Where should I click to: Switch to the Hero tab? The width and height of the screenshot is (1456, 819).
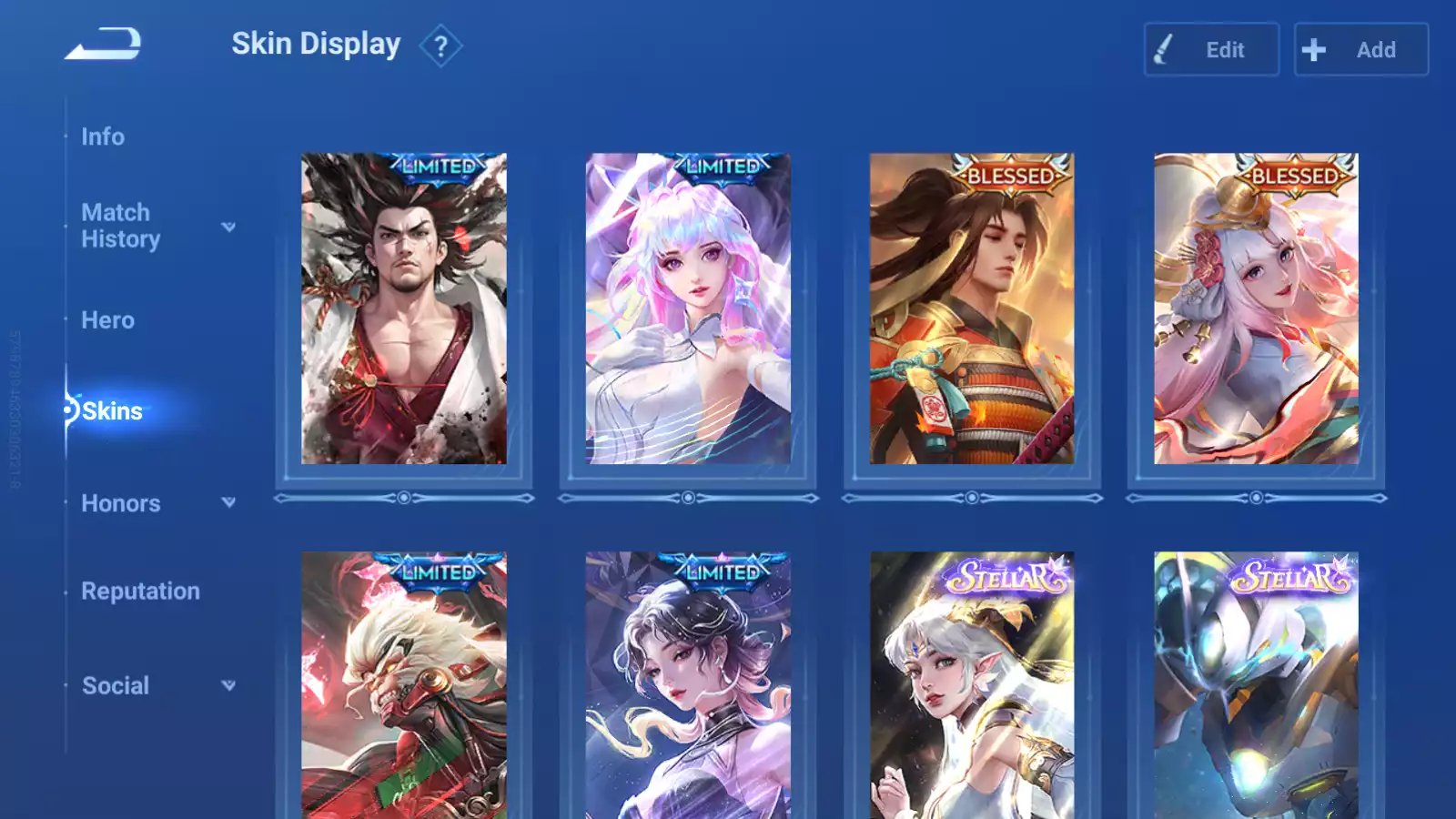pos(107,320)
